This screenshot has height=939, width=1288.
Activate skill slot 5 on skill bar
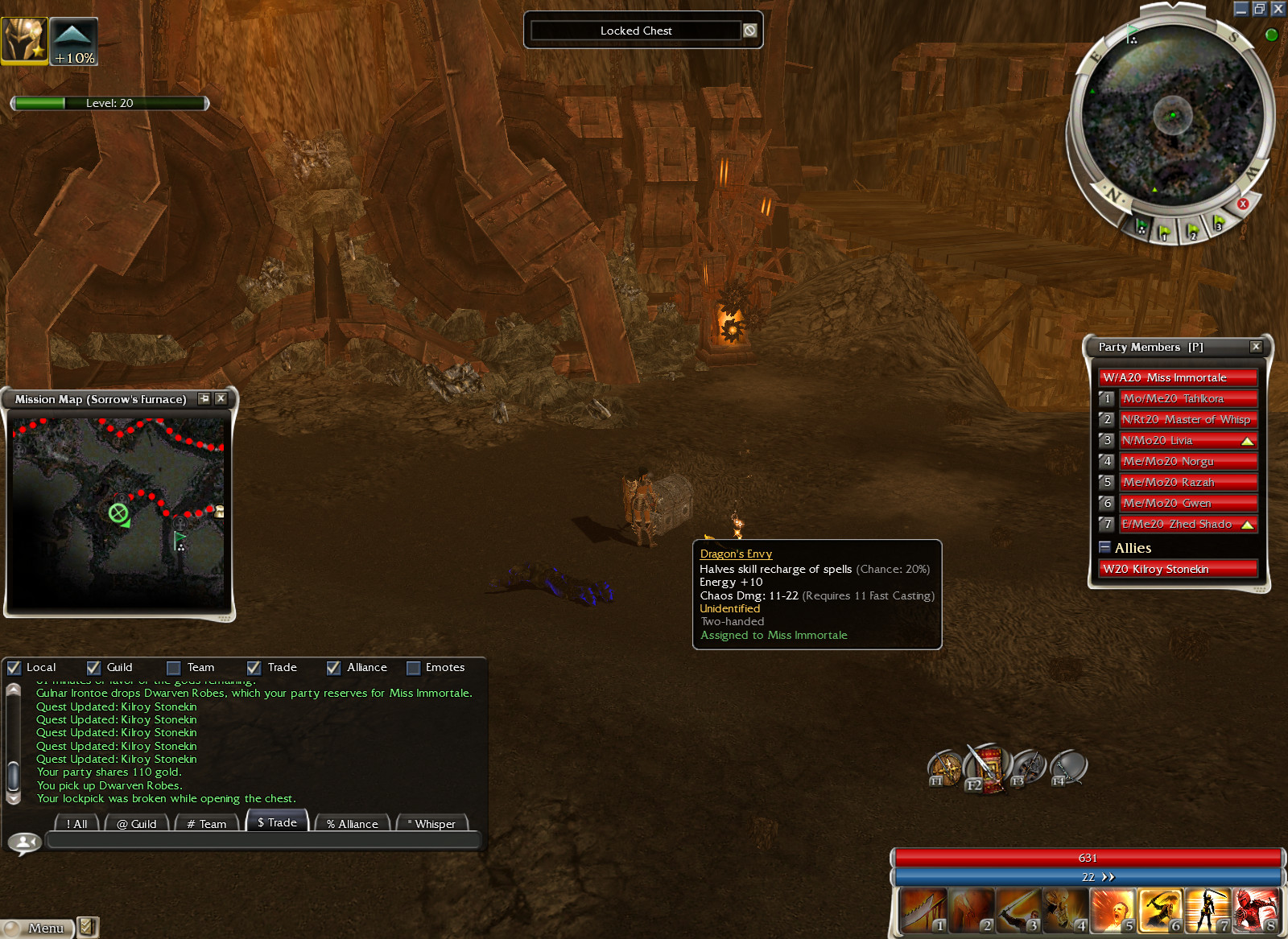click(x=1113, y=911)
